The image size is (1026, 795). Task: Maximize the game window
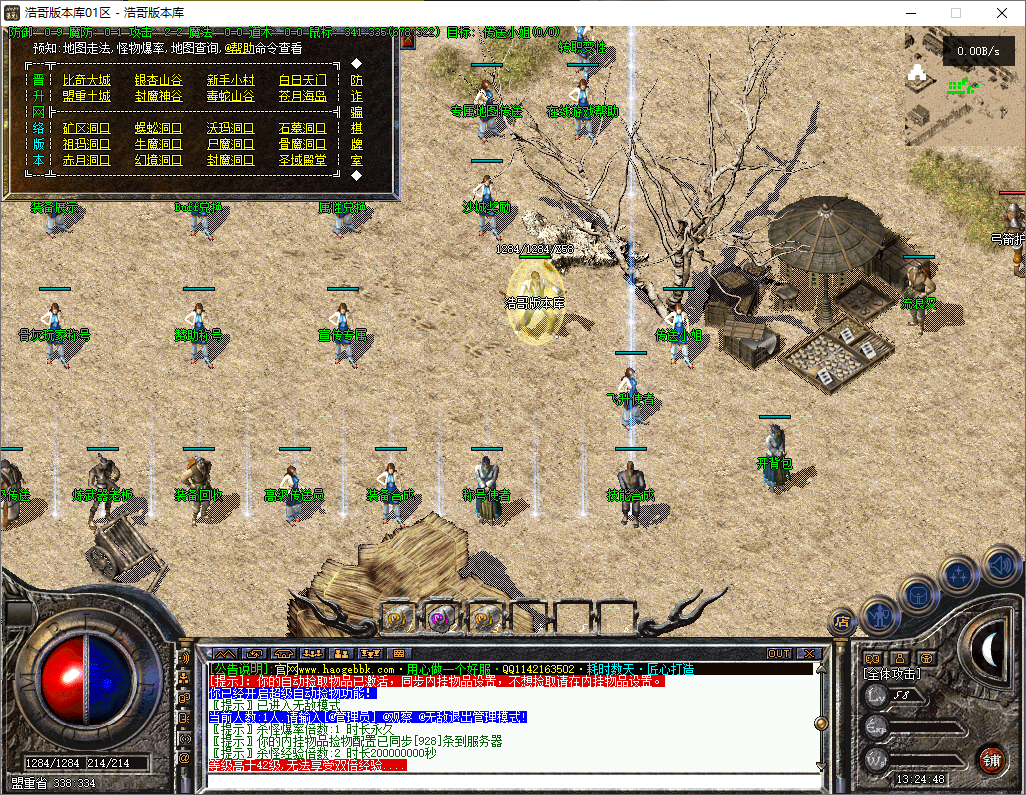955,13
